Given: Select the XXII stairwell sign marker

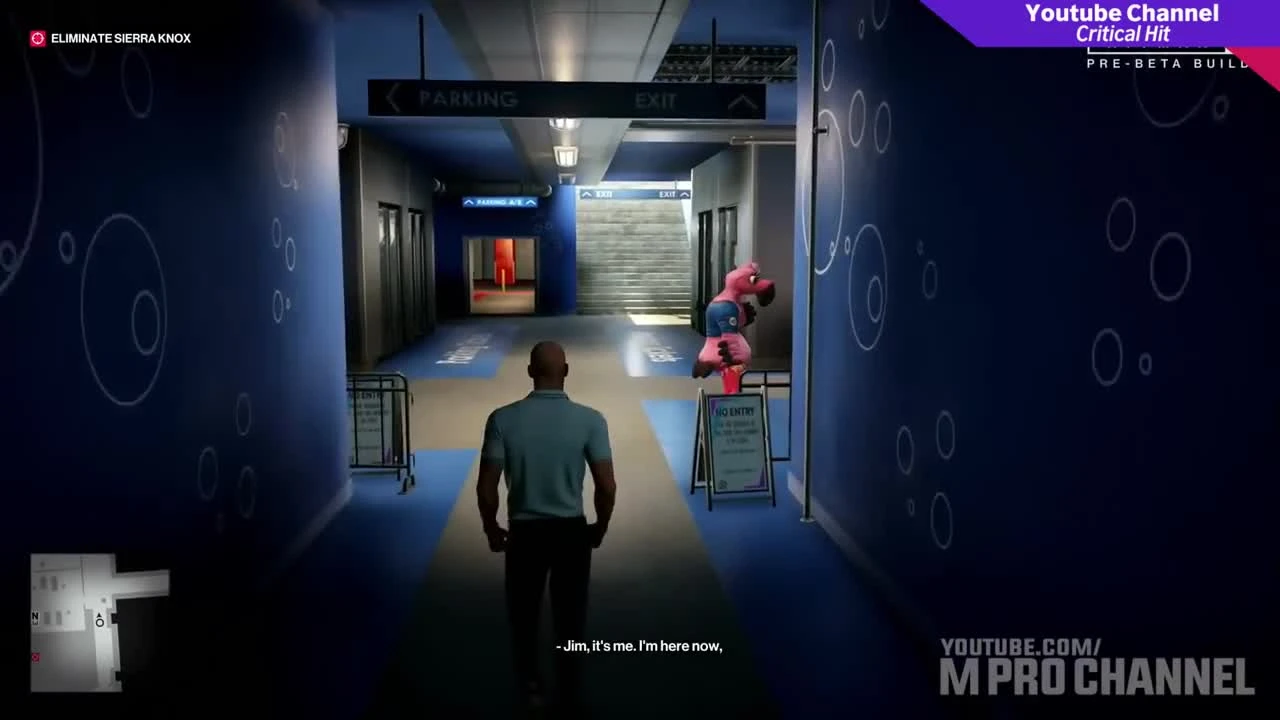Looking at the screenshot, I should click(x=603, y=194).
